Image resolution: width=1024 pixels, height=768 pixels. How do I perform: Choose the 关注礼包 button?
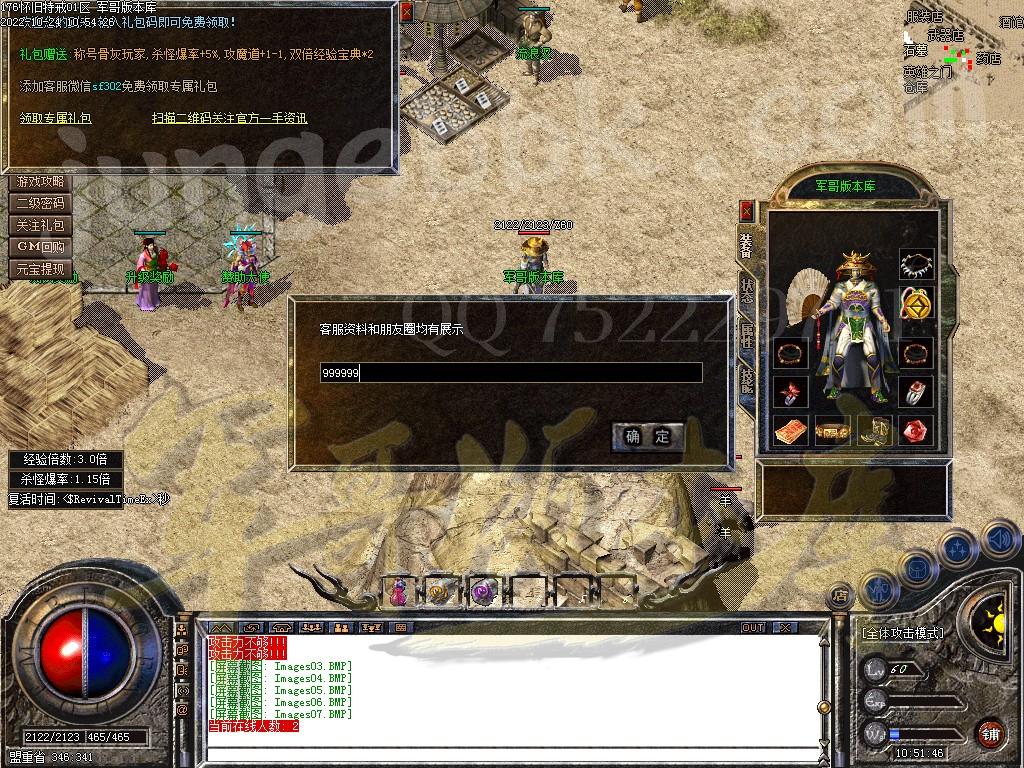click(40, 226)
